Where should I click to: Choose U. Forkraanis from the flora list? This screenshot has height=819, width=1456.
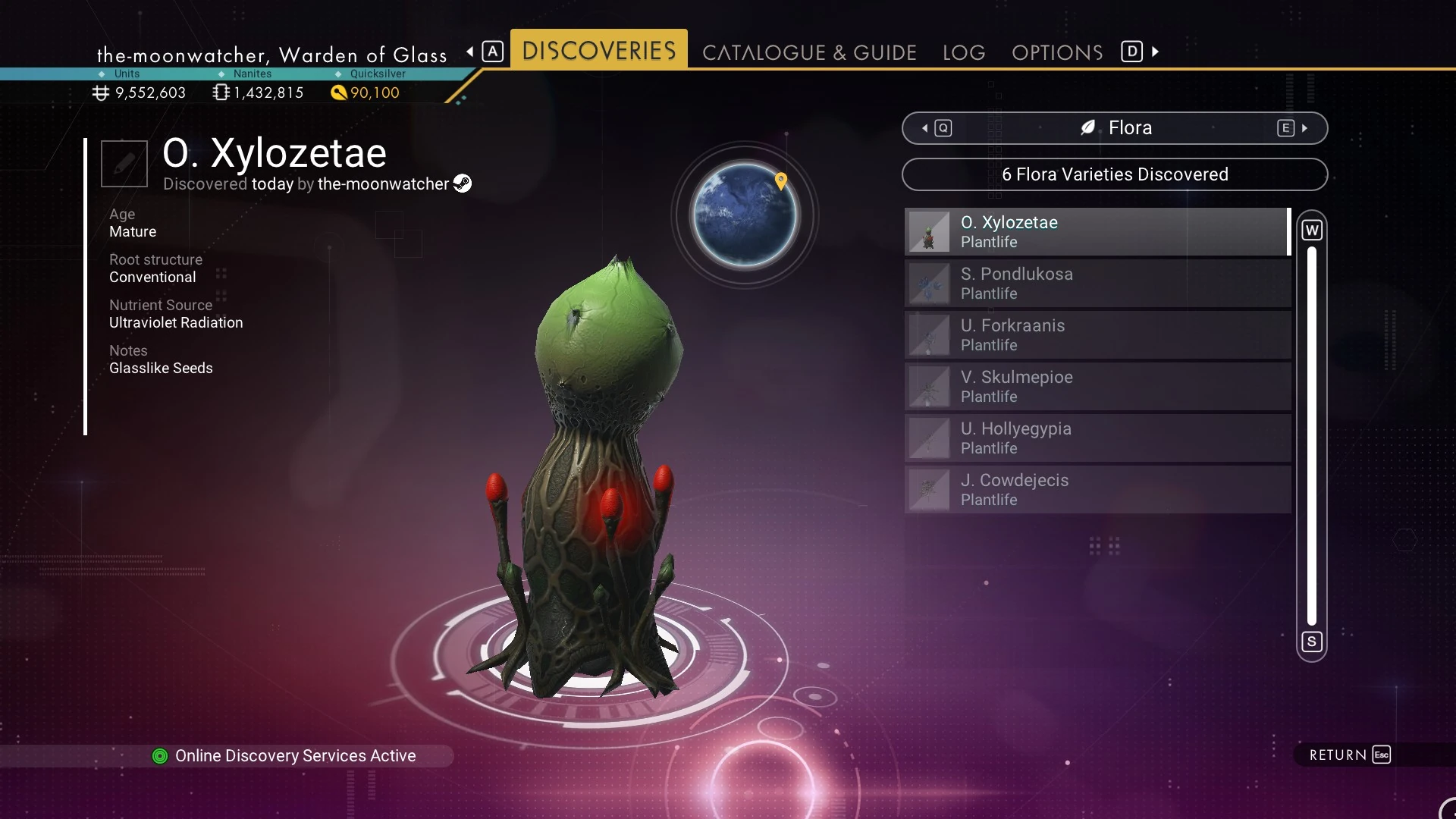coord(1097,335)
